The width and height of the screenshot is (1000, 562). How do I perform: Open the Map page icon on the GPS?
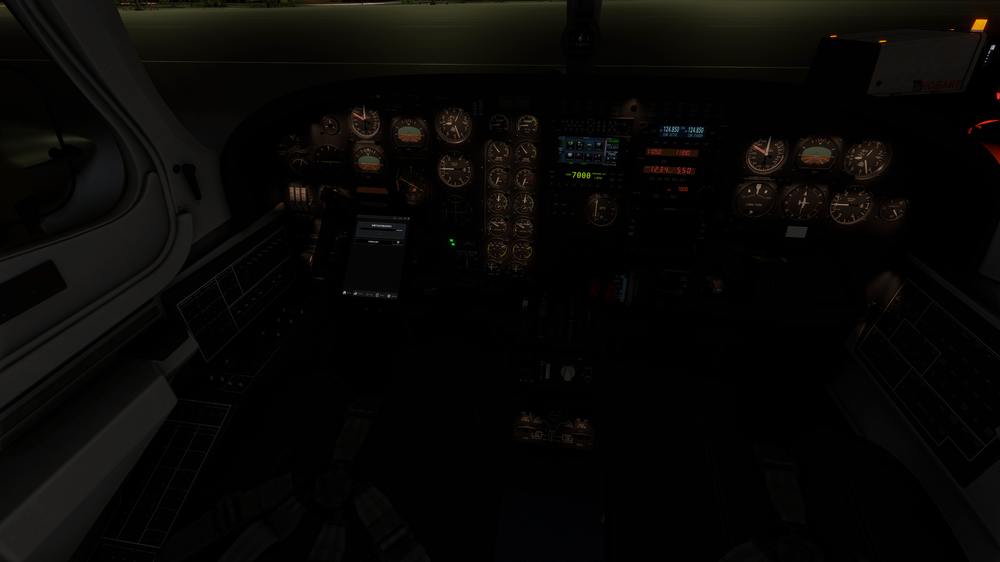coord(571,145)
